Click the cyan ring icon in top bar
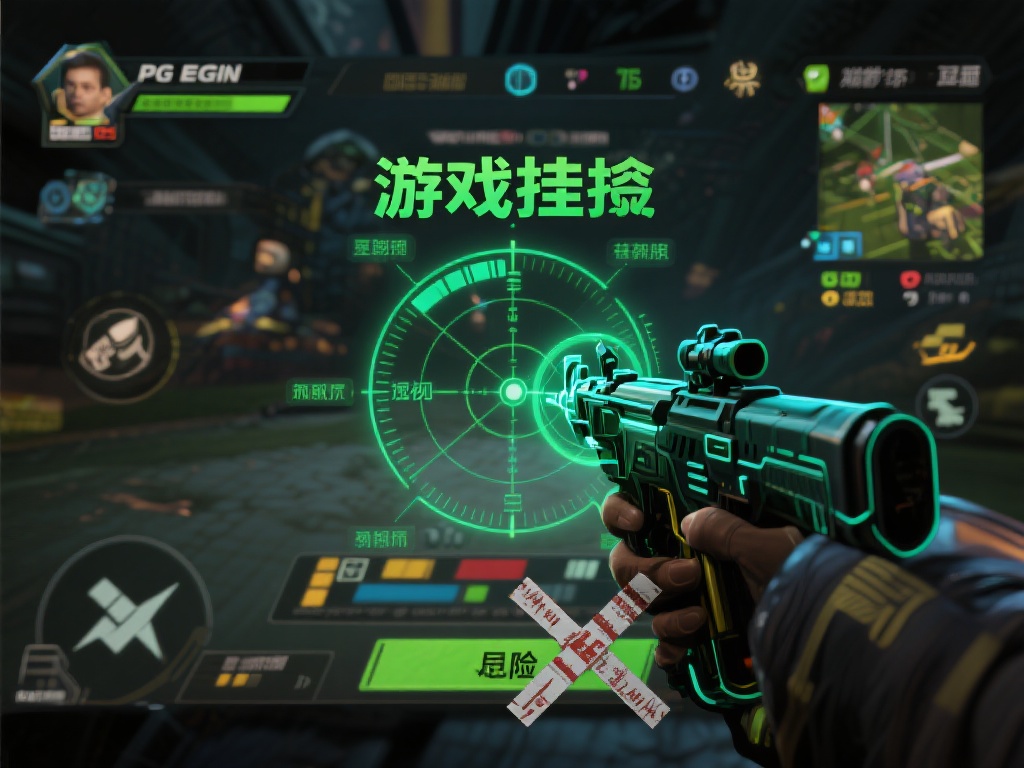1024x768 pixels. pos(520,79)
